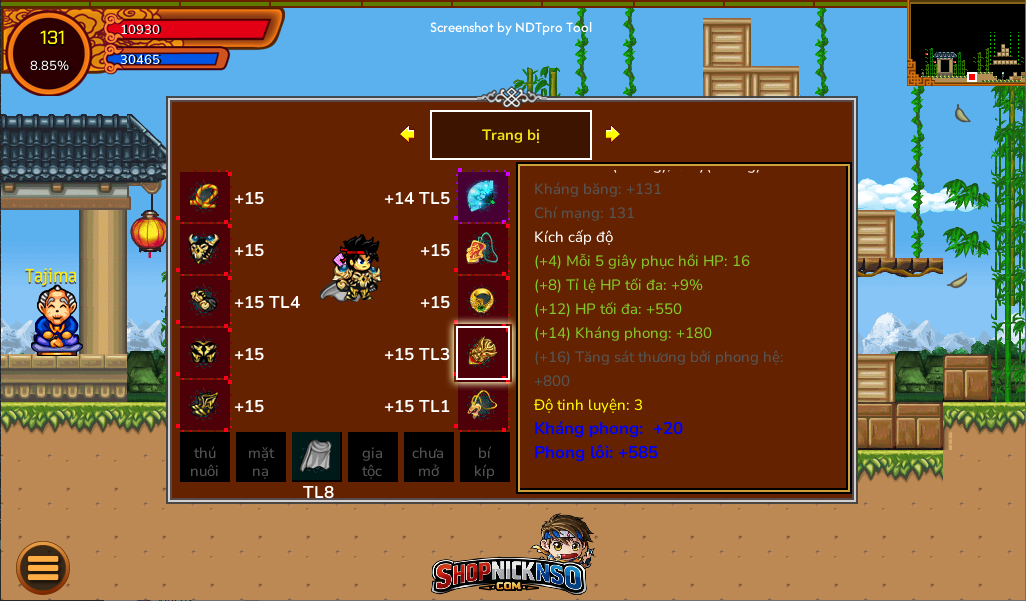
Task: Click the minimap in the corner
Action: [966, 42]
